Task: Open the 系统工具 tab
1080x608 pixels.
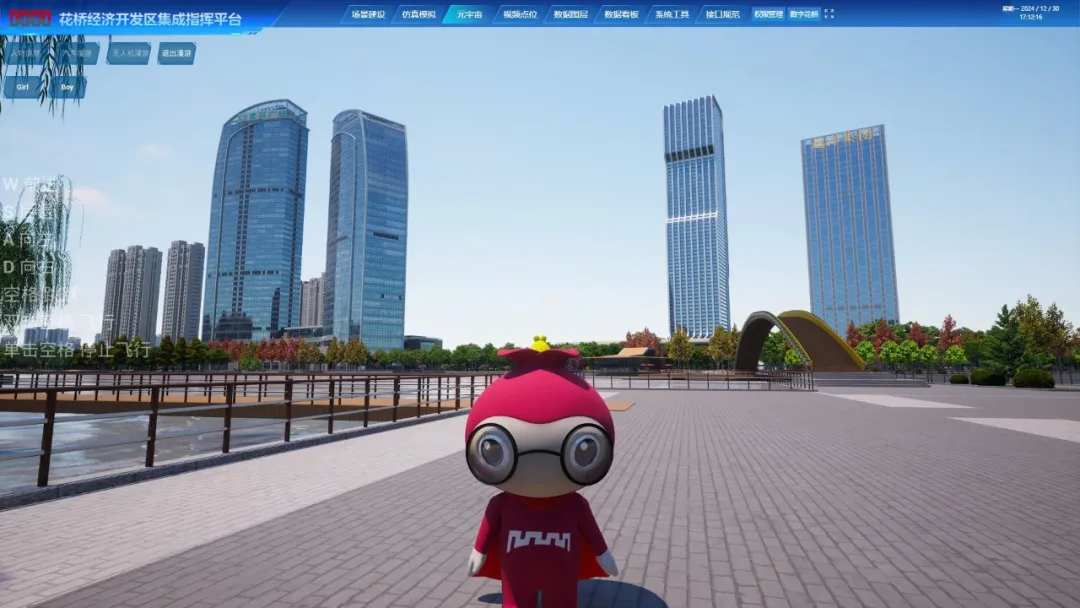Action: pyautogui.click(x=672, y=14)
